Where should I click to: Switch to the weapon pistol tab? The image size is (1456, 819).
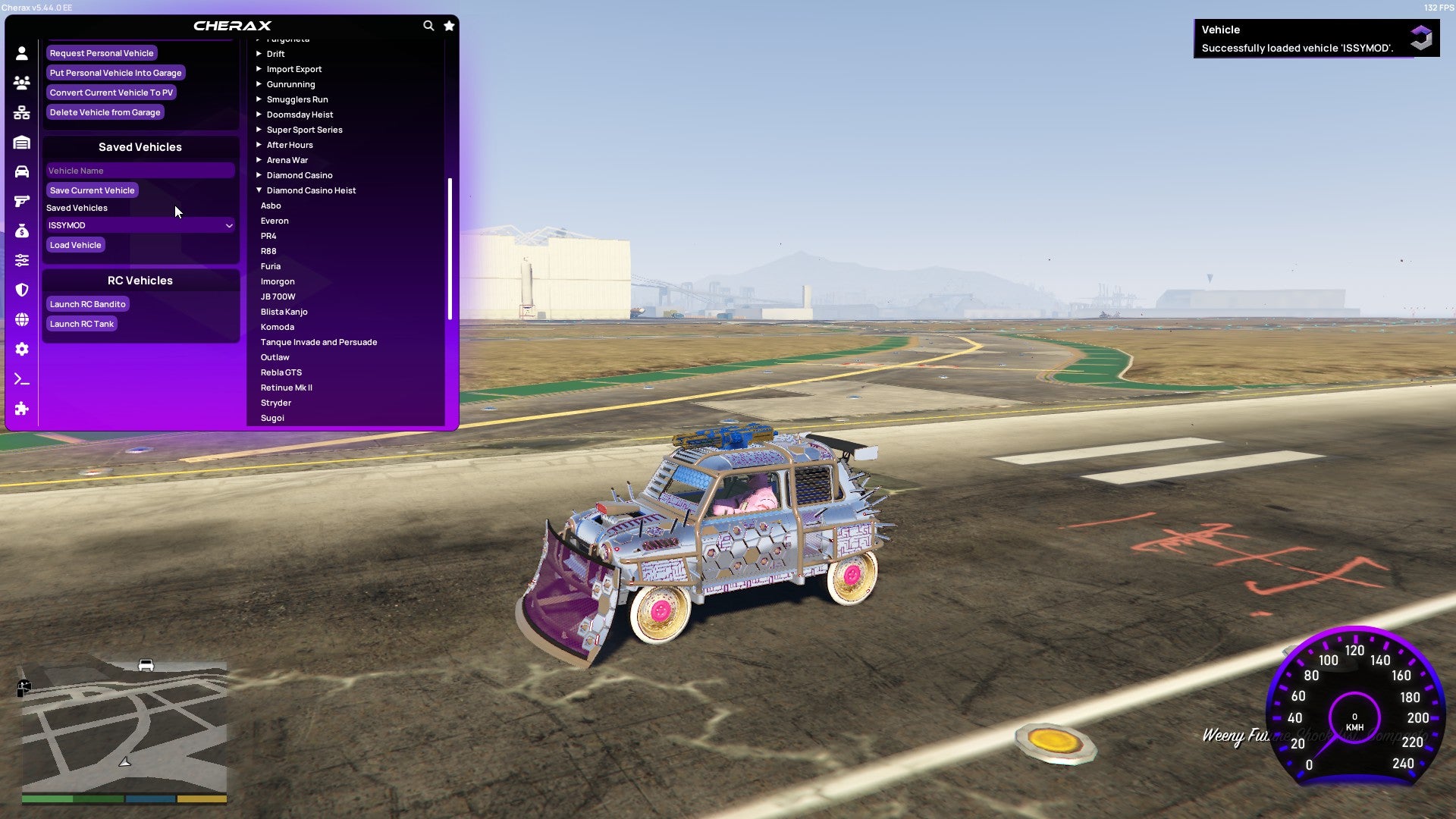point(22,201)
